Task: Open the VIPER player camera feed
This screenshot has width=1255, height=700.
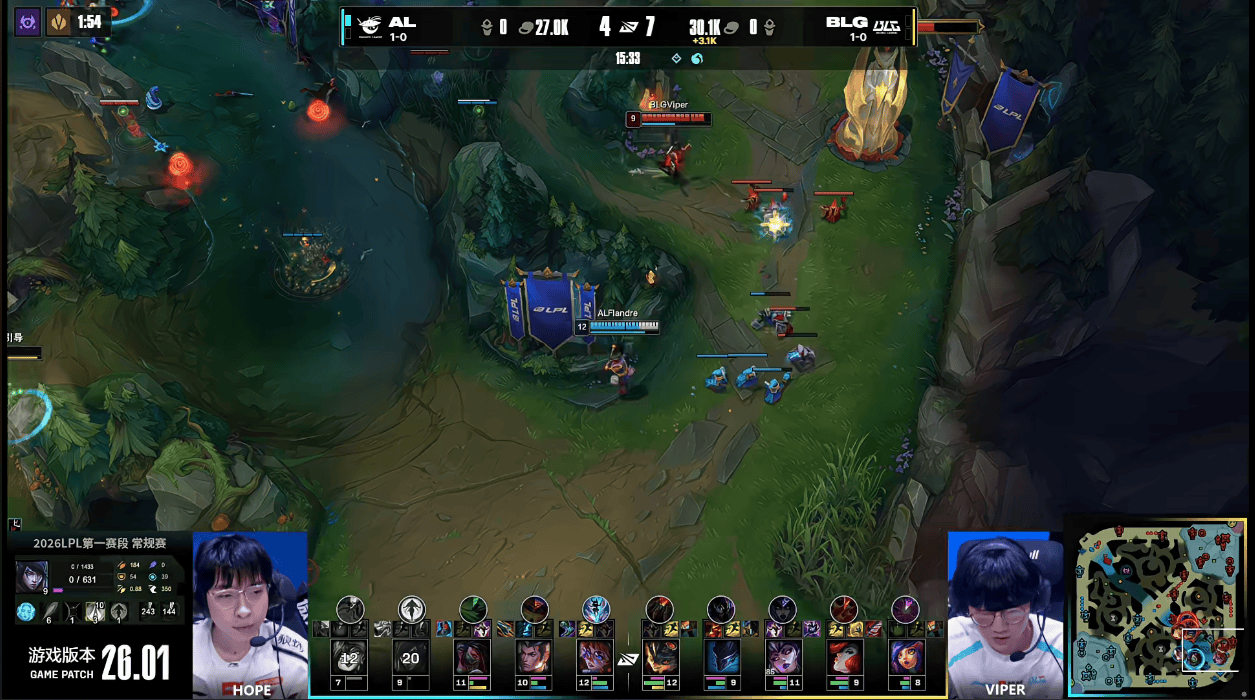Action: click(1004, 610)
